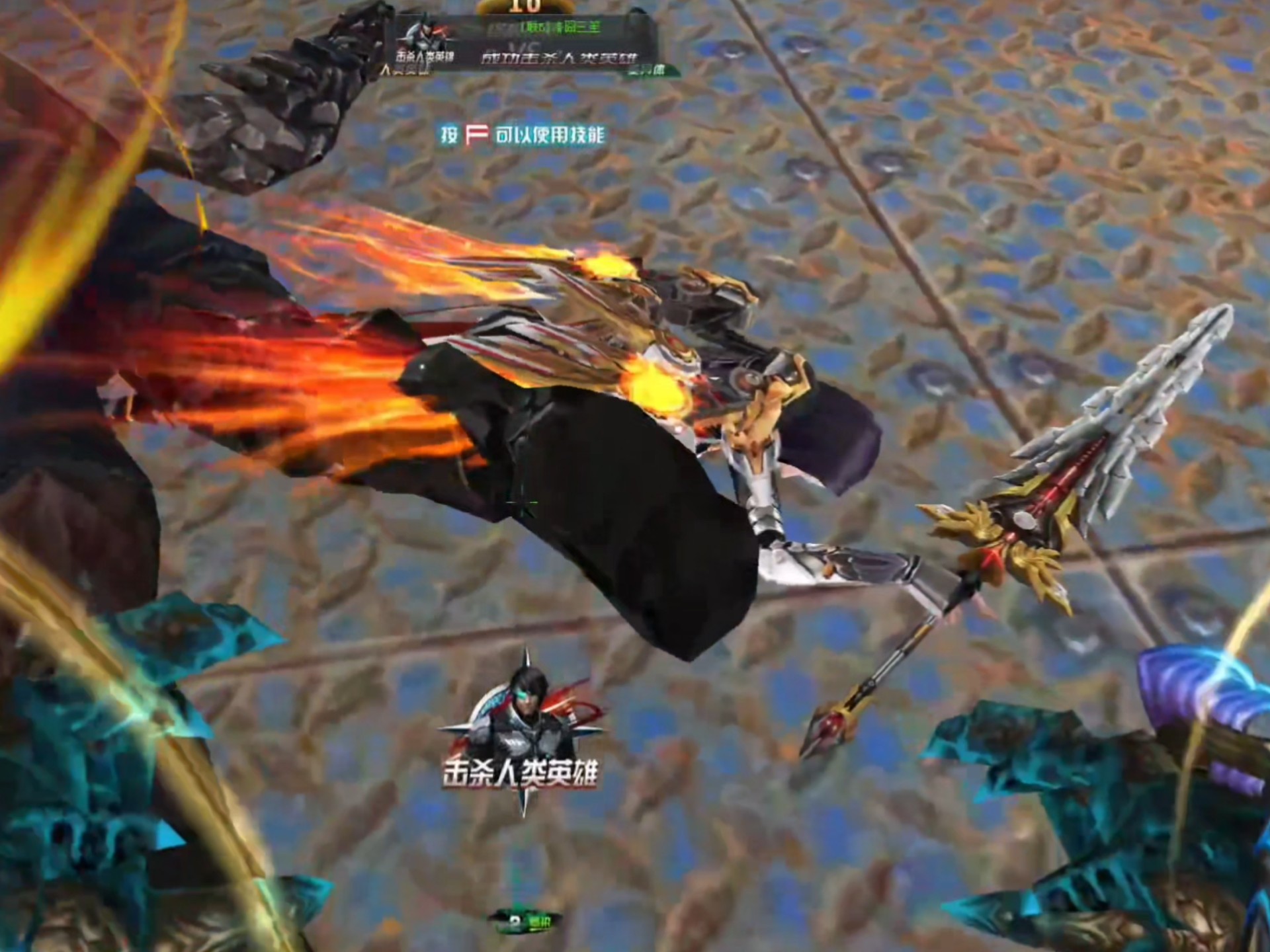The image size is (1270, 952).
Task: Click the green level 2 badge
Action: click(525, 920)
